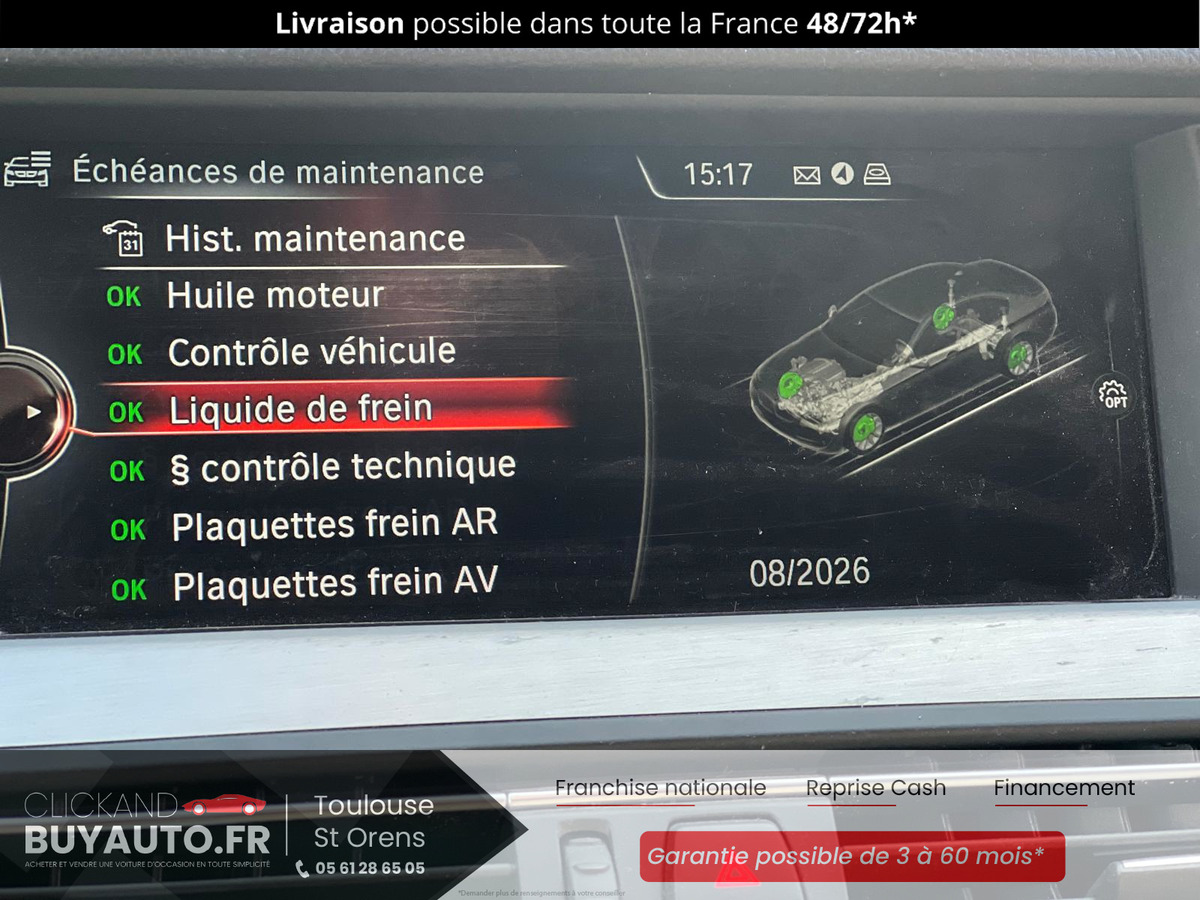Open the OPT gear options icon
Image resolution: width=1200 pixels, height=900 pixels.
[x=1112, y=395]
